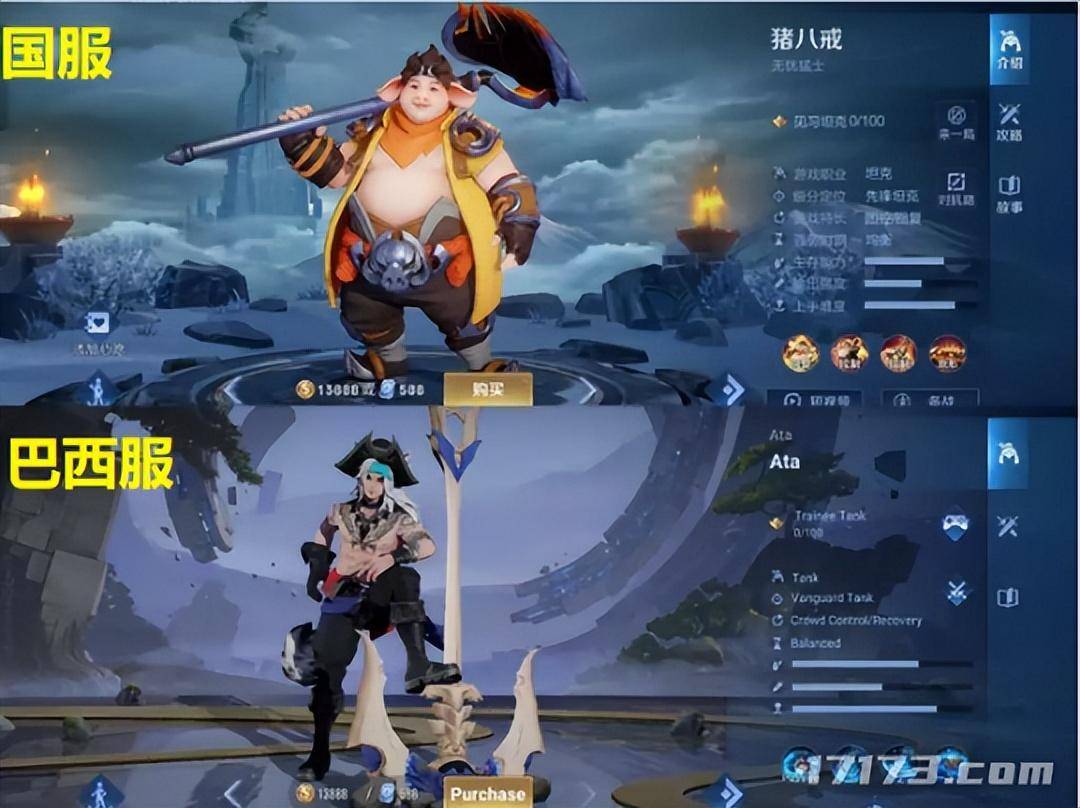Screen dimensions: 1080x808
Task: View Zhu Bajie's first skill icon
Action: (801, 352)
